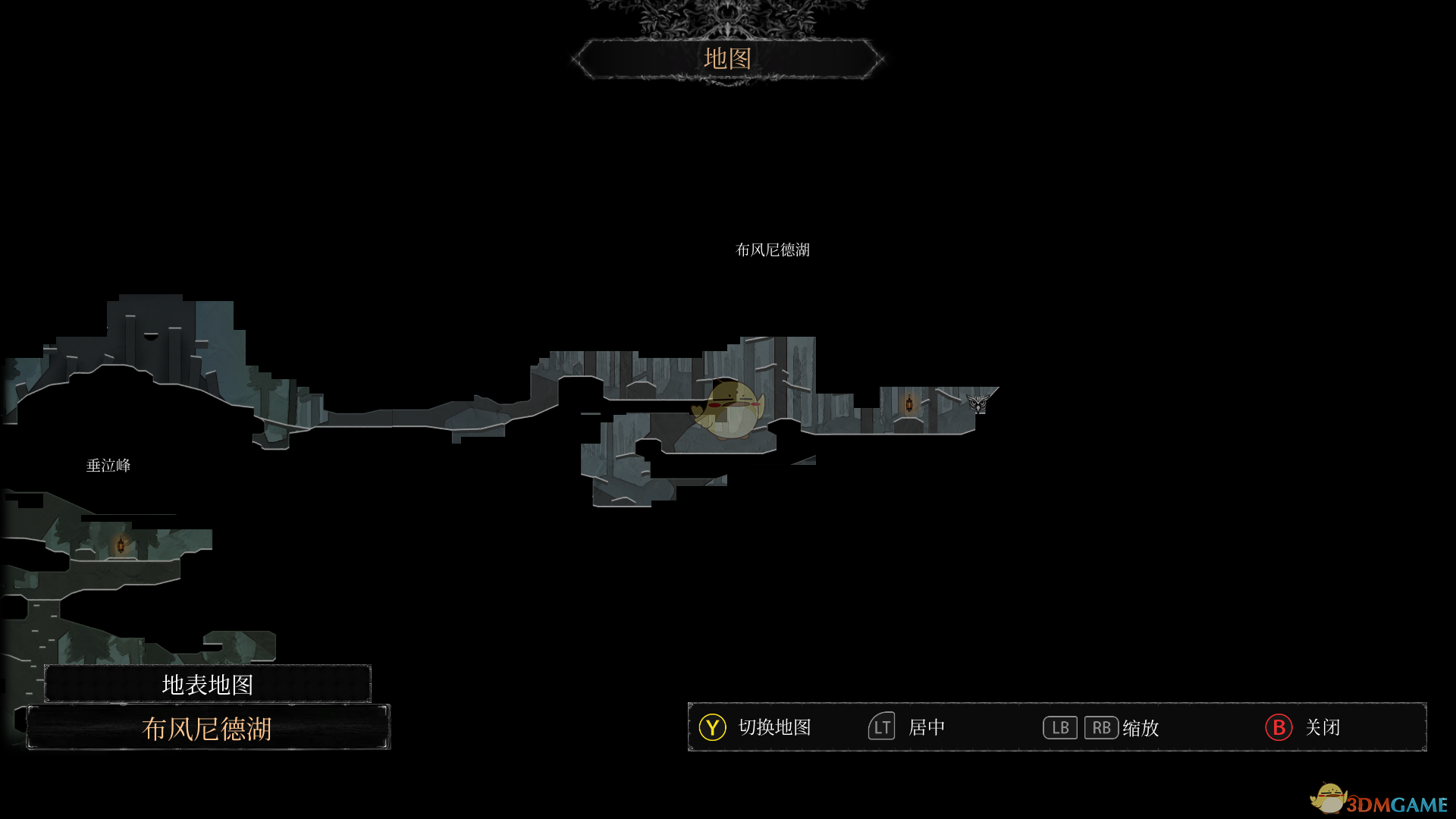Select the lantern marker near the owl icon

(x=909, y=403)
